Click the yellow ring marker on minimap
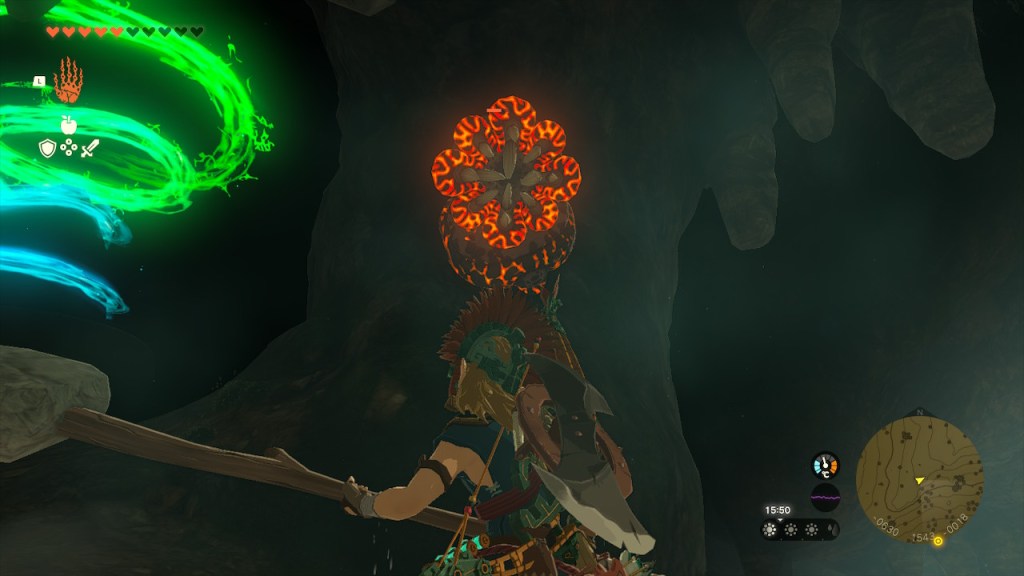Image resolution: width=1024 pixels, height=576 pixels. coord(938,541)
